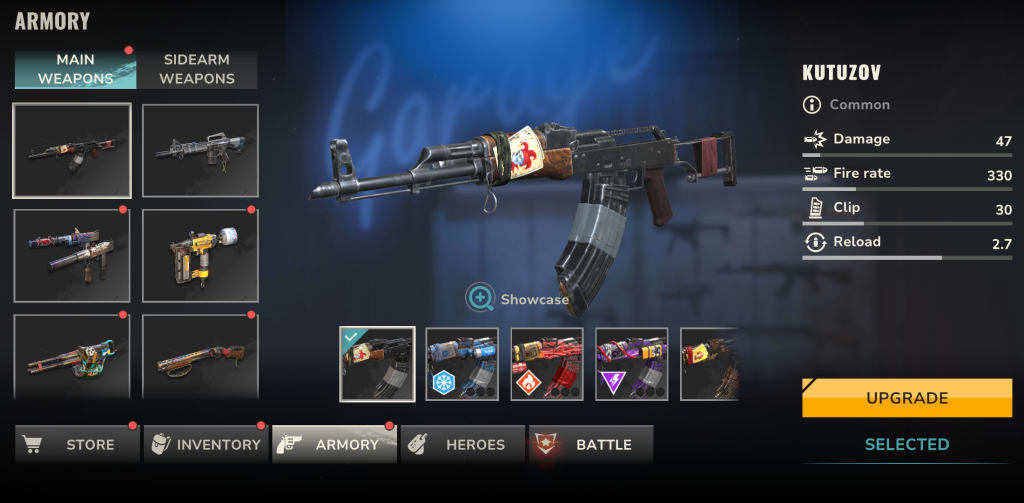Image resolution: width=1024 pixels, height=503 pixels.
Task: Select the Main Weapons tab
Action: [x=75, y=70]
